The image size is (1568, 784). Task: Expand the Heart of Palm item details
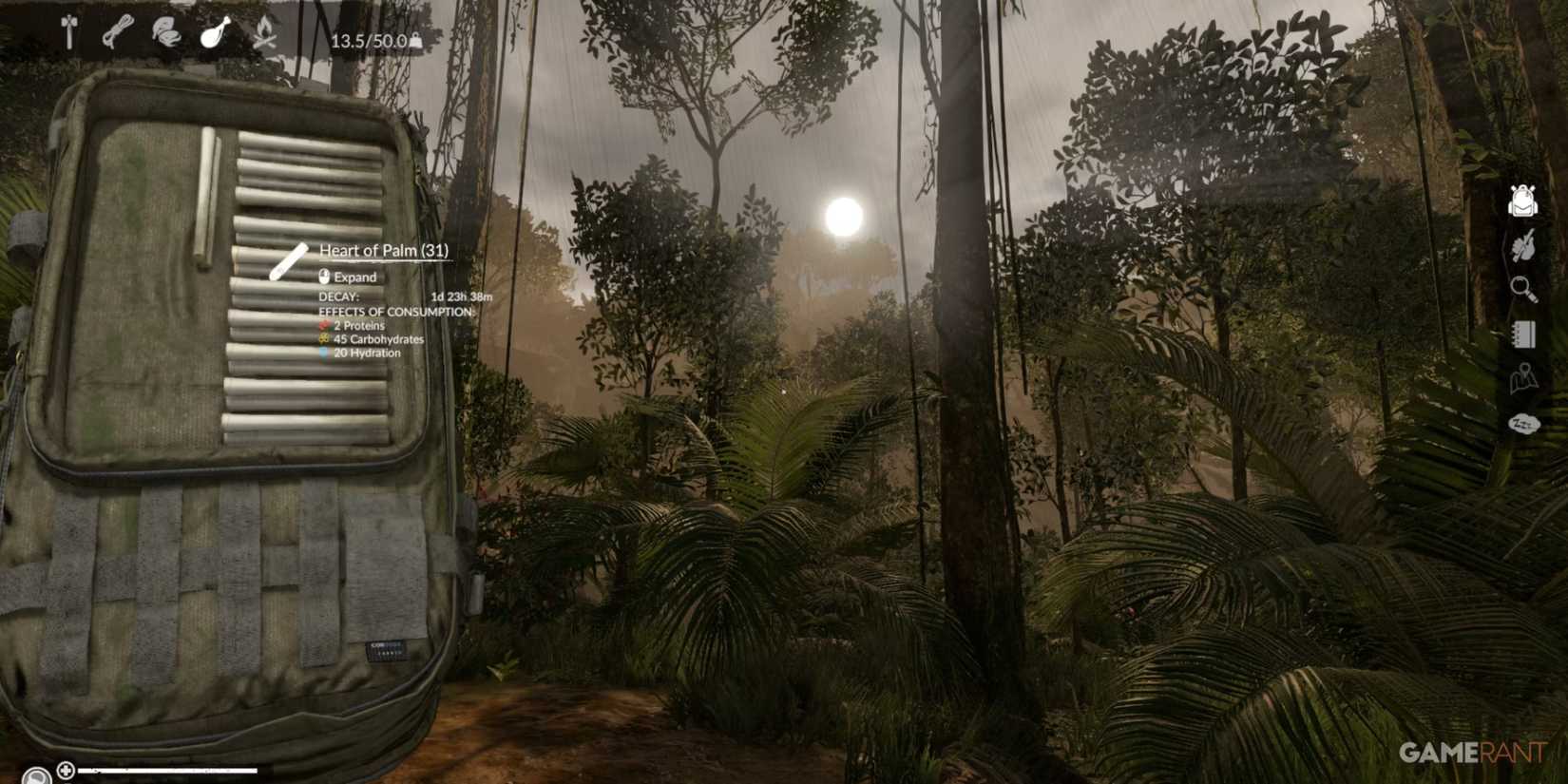point(385,250)
